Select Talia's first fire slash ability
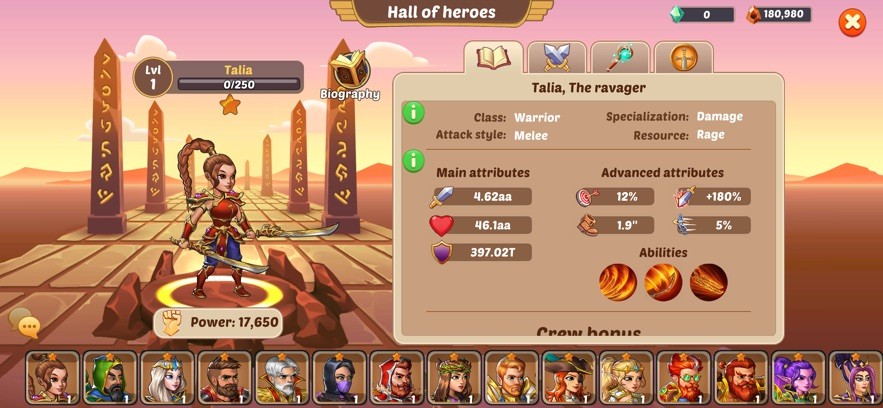Screen dimensions: 883x408 [617, 283]
